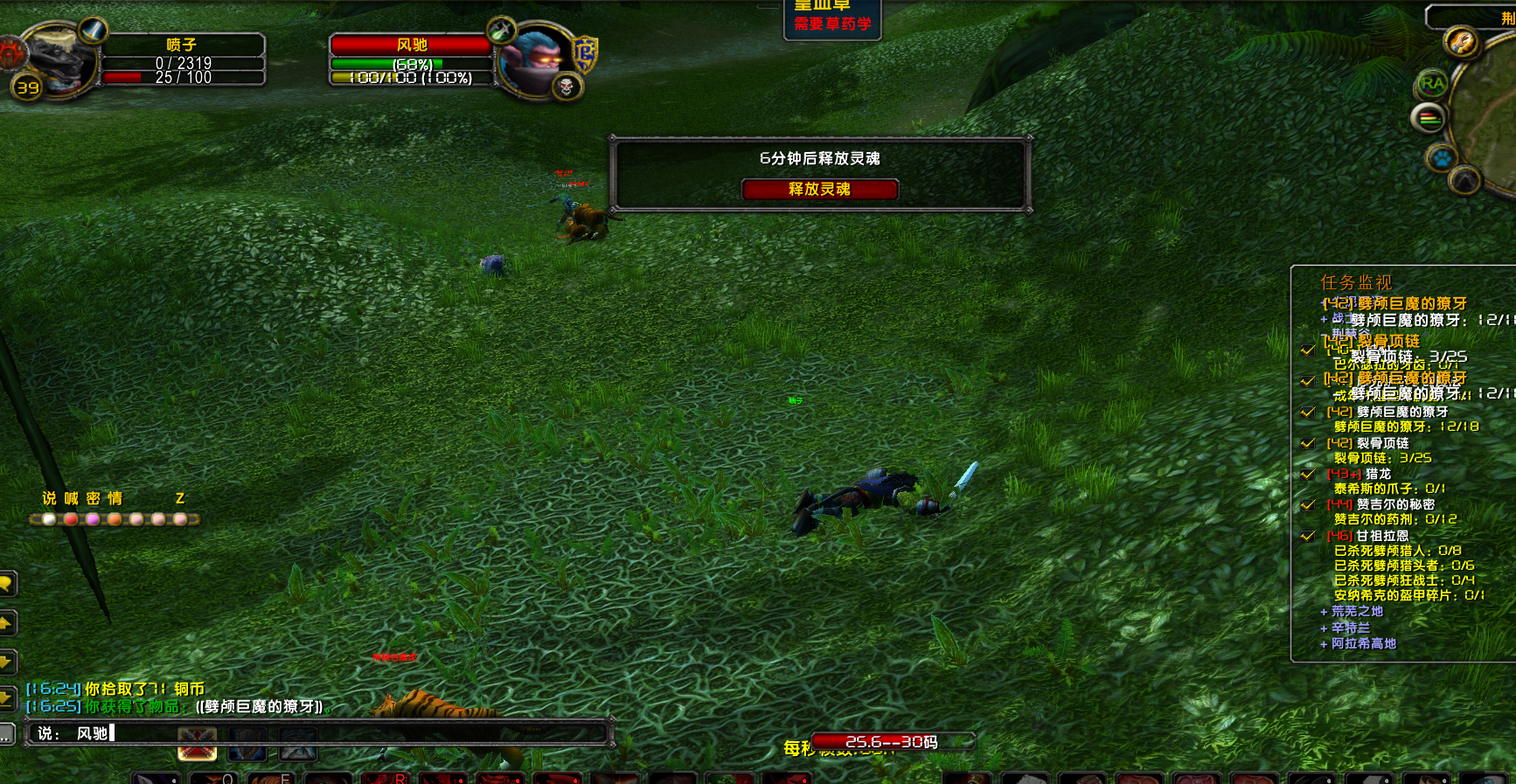Select the red 喊 yell channel orb
Viewport: 1516px width, 784px height.
coord(71,519)
